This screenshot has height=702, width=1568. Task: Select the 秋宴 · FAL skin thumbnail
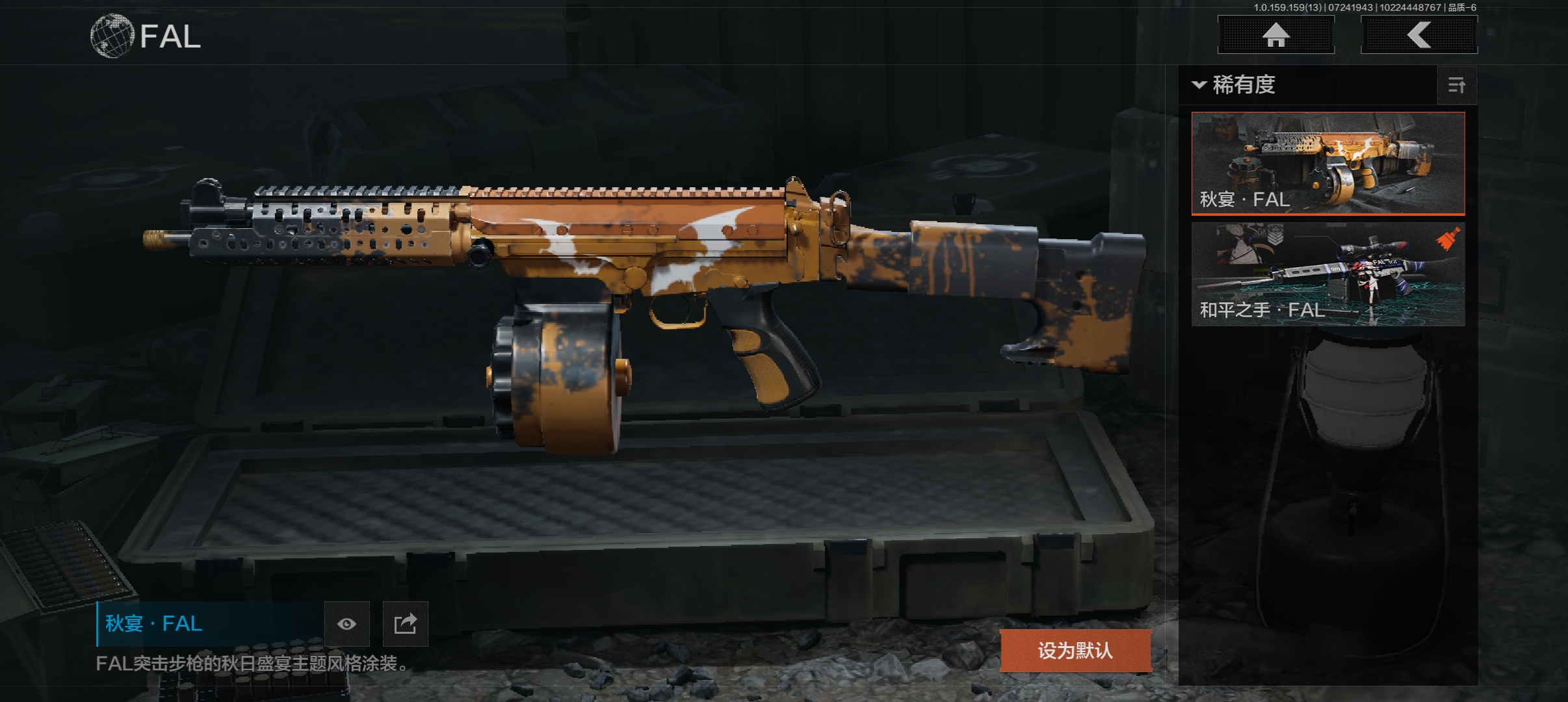pos(1327,163)
